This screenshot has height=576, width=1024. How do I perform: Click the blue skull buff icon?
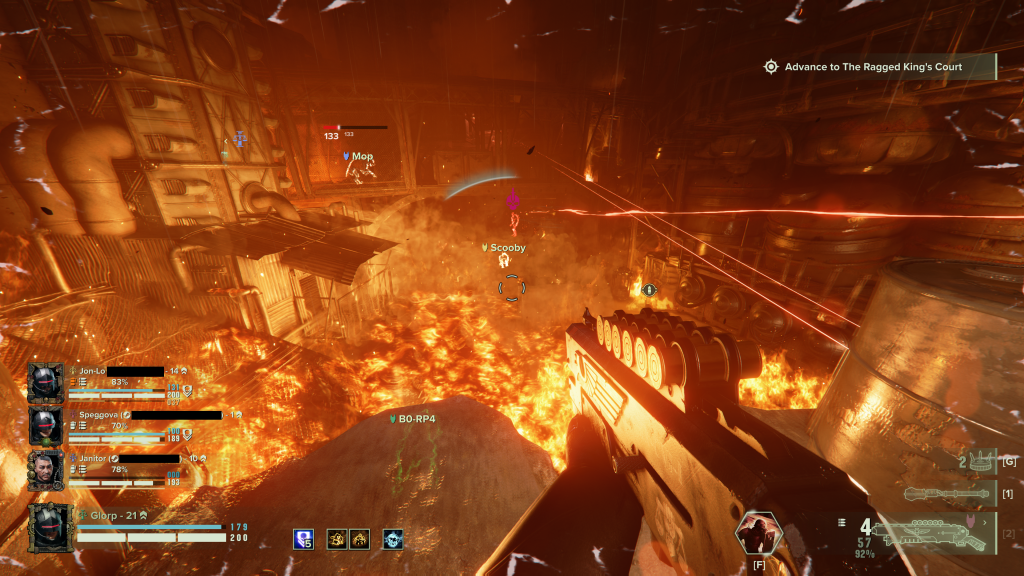click(393, 539)
